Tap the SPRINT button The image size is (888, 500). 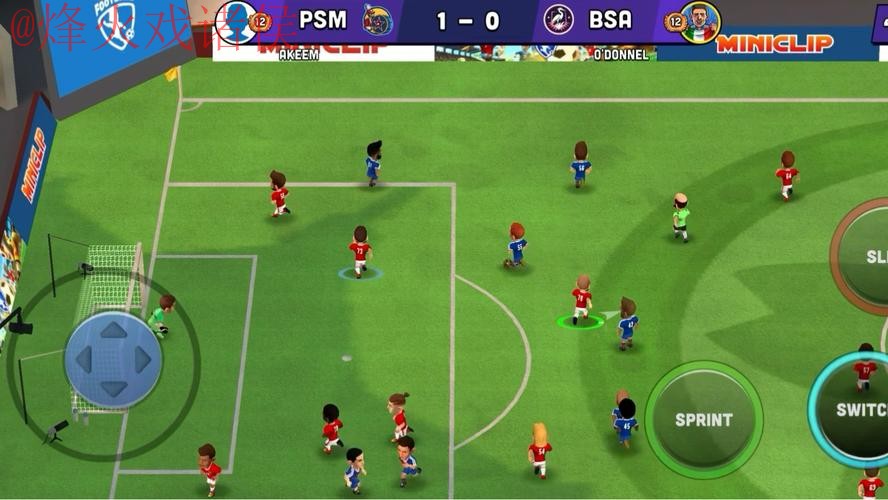[703, 419]
